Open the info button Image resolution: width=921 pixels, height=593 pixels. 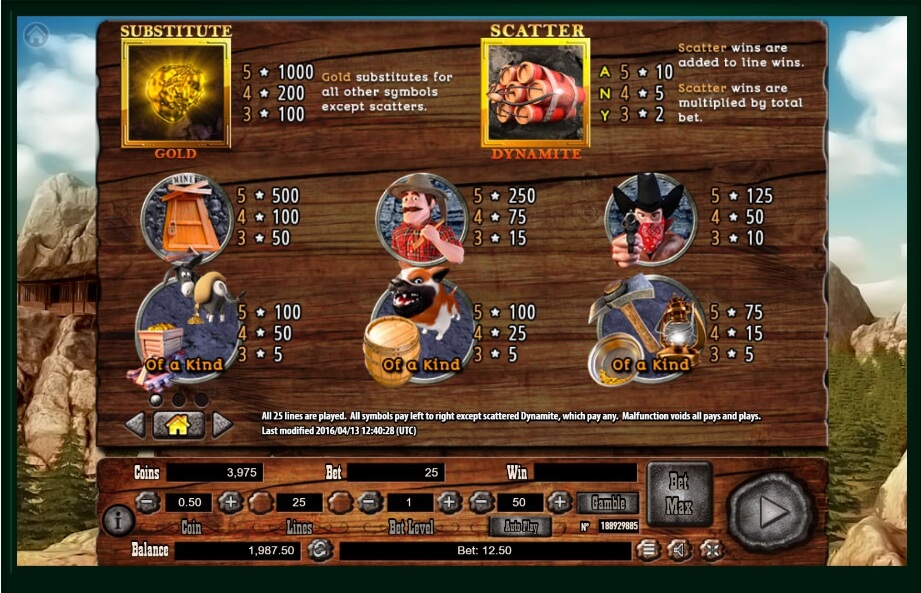(x=118, y=520)
